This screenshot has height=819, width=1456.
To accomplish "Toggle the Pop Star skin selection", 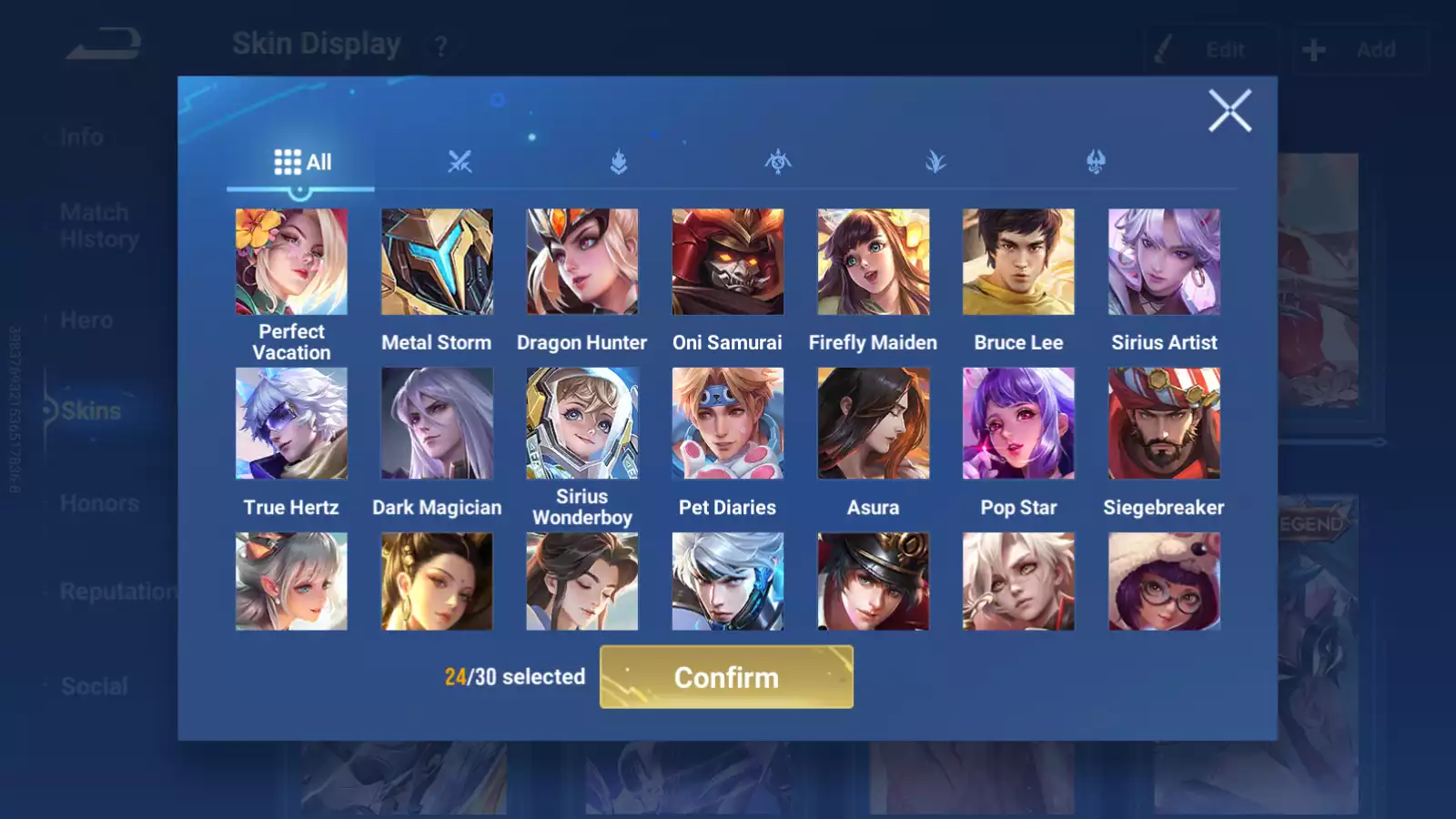I will coord(1018,421).
